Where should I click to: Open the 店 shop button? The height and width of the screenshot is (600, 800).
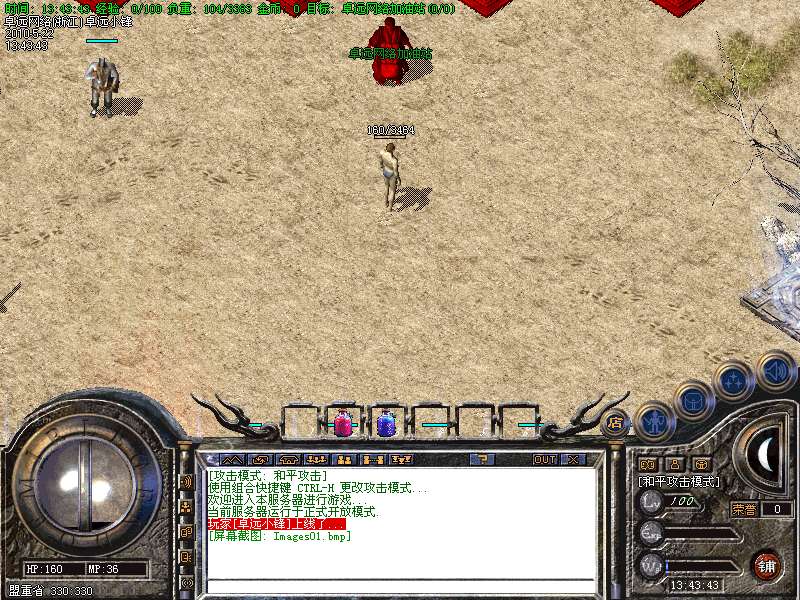tap(615, 423)
